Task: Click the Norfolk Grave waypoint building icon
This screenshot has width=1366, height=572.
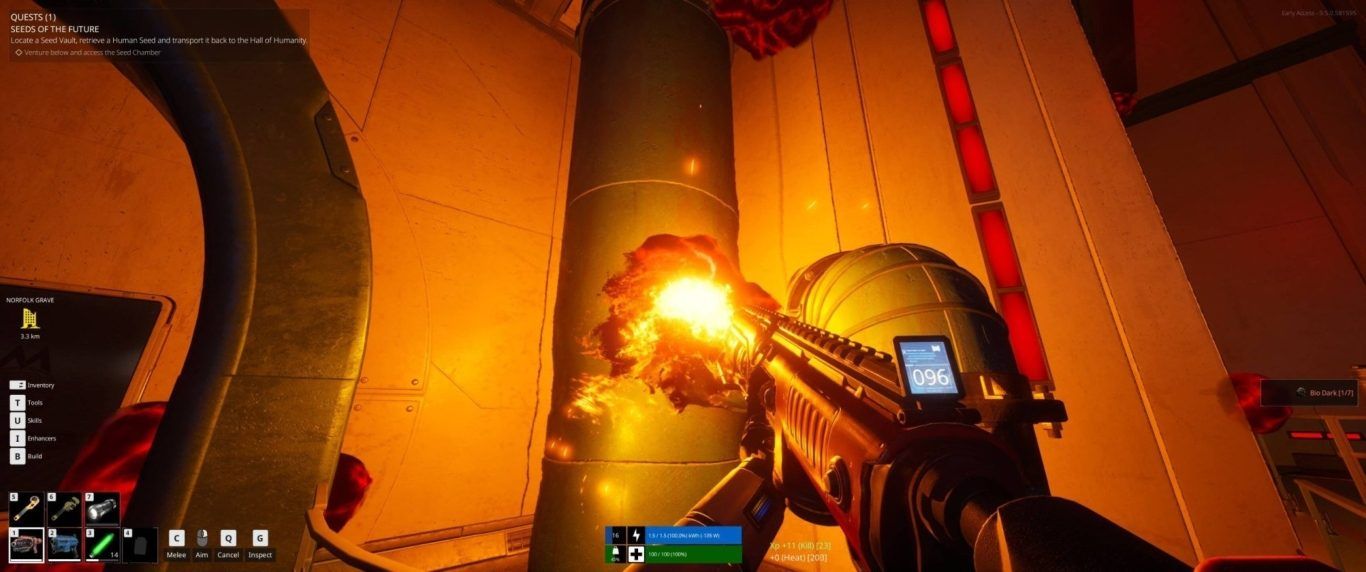Action: (x=30, y=319)
